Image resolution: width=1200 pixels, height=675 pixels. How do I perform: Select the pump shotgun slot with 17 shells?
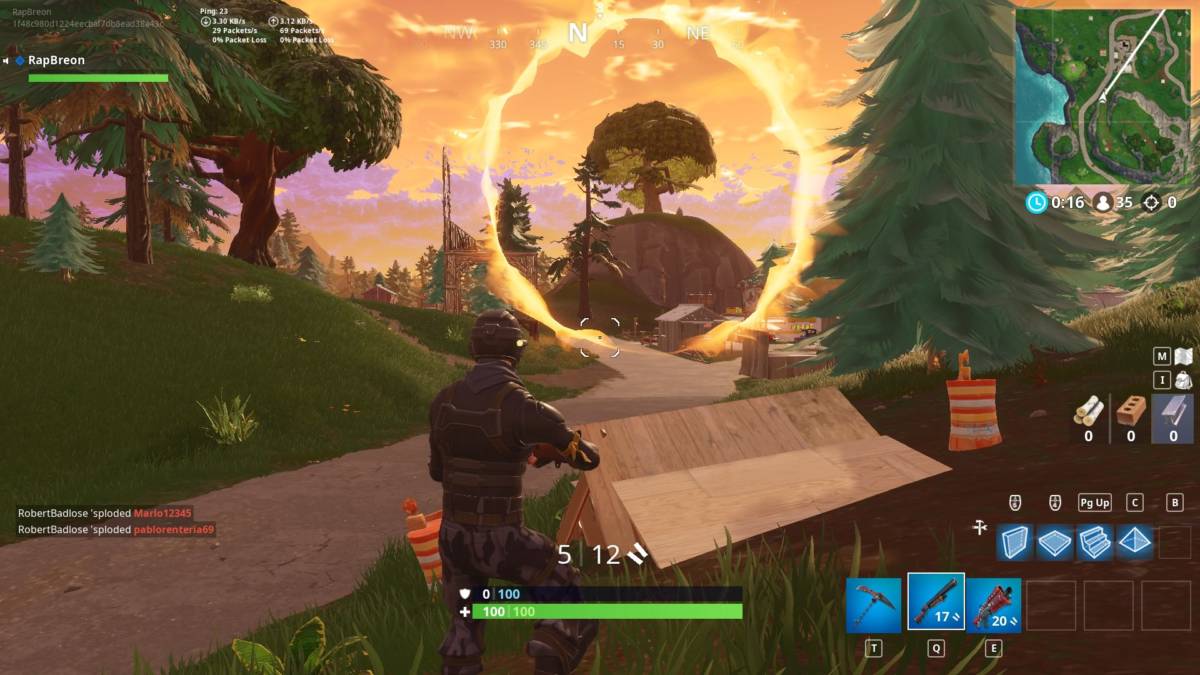coord(936,602)
